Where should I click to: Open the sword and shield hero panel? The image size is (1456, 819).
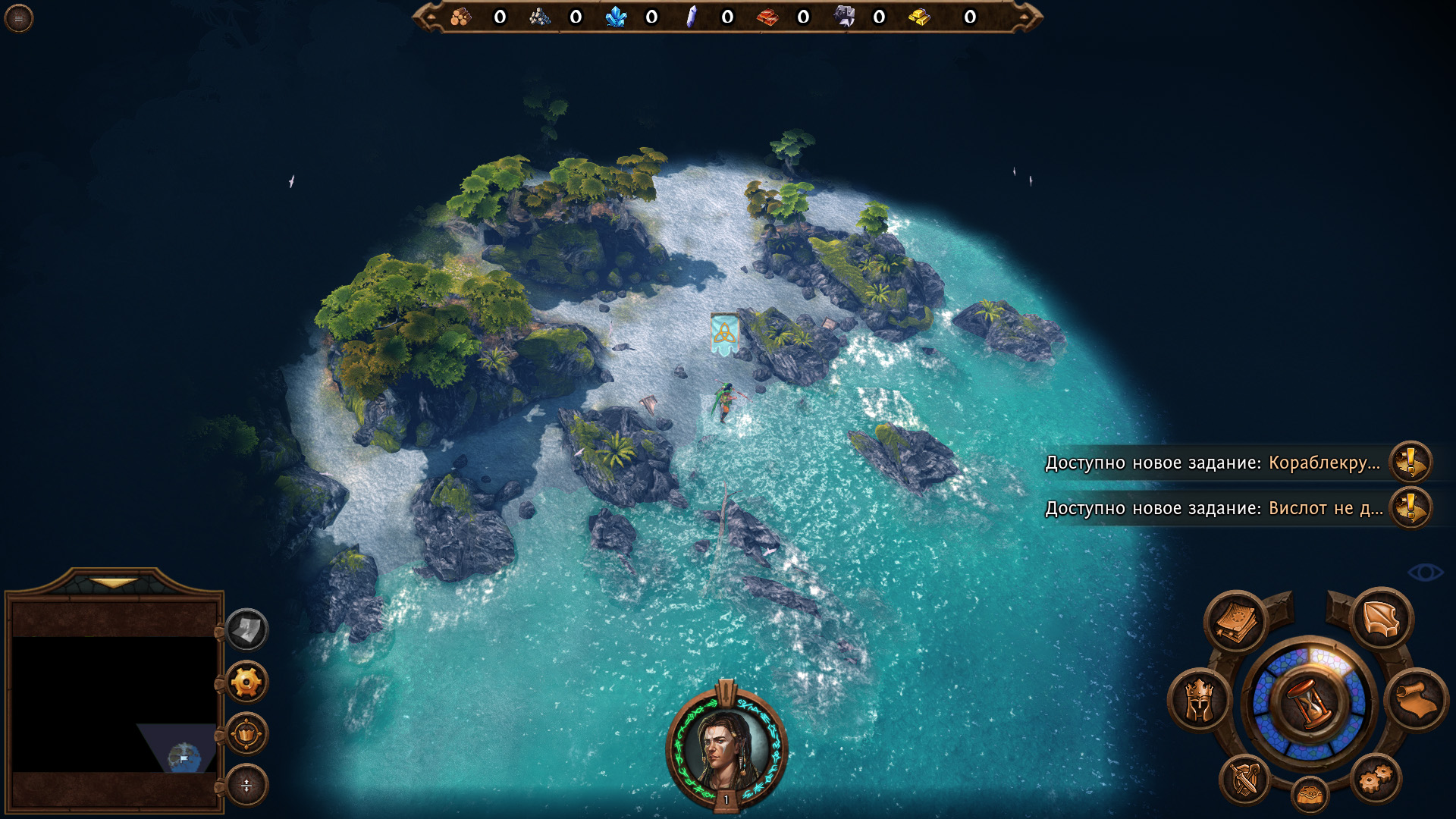1245,779
